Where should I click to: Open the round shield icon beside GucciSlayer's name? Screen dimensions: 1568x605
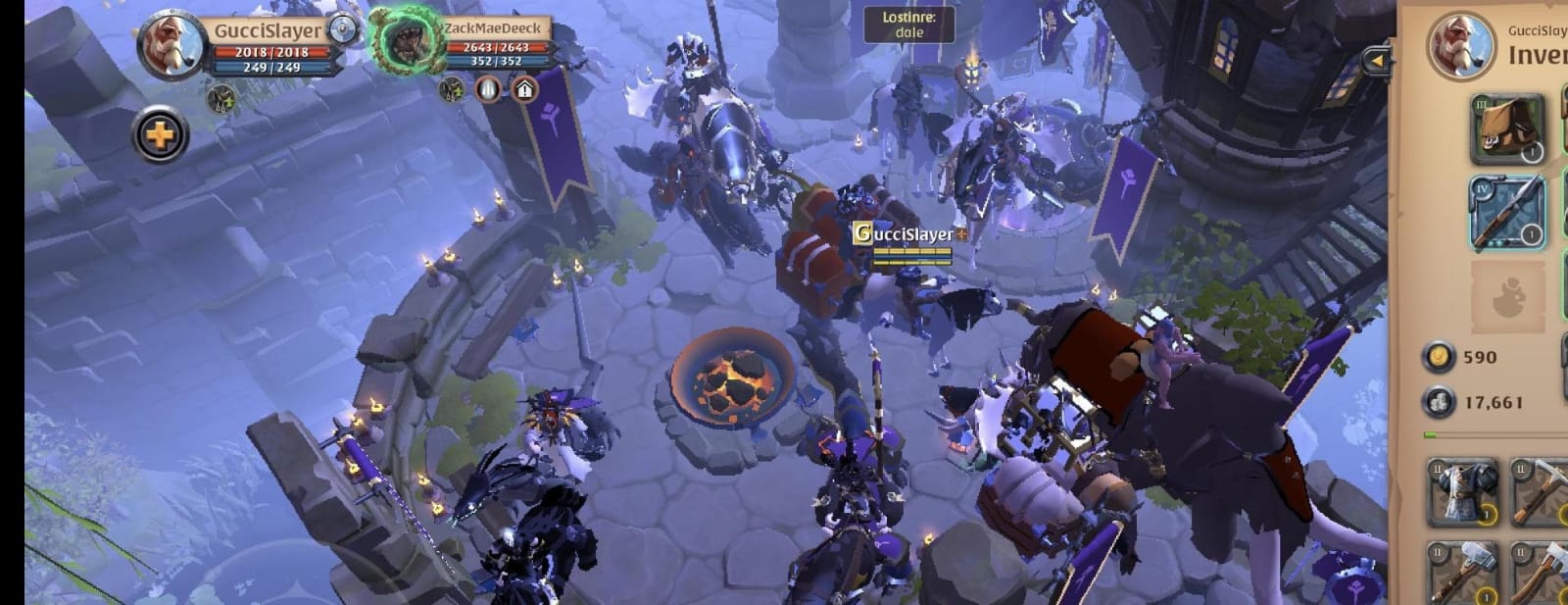click(344, 30)
